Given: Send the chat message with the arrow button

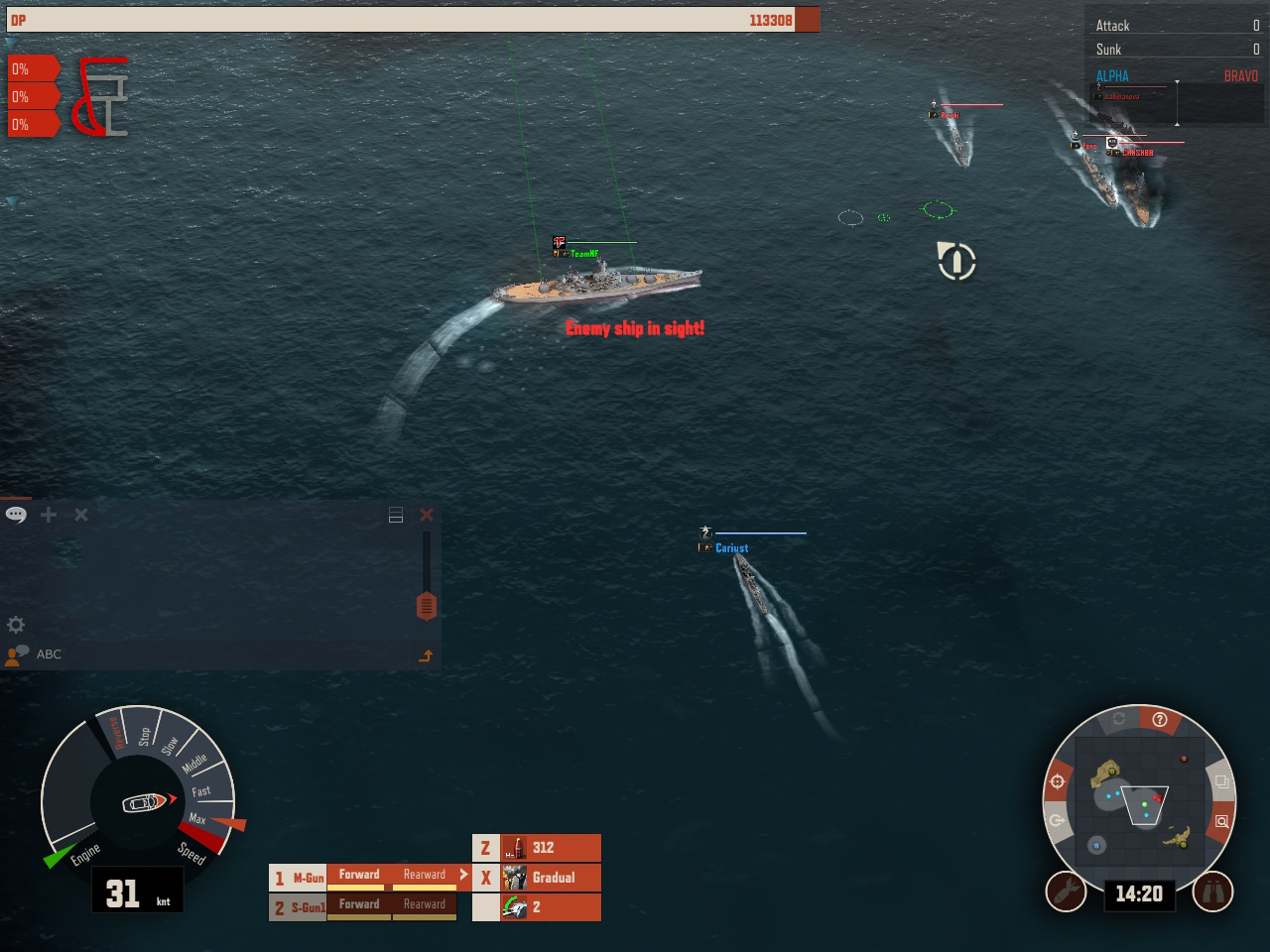Looking at the screenshot, I should (x=427, y=654).
